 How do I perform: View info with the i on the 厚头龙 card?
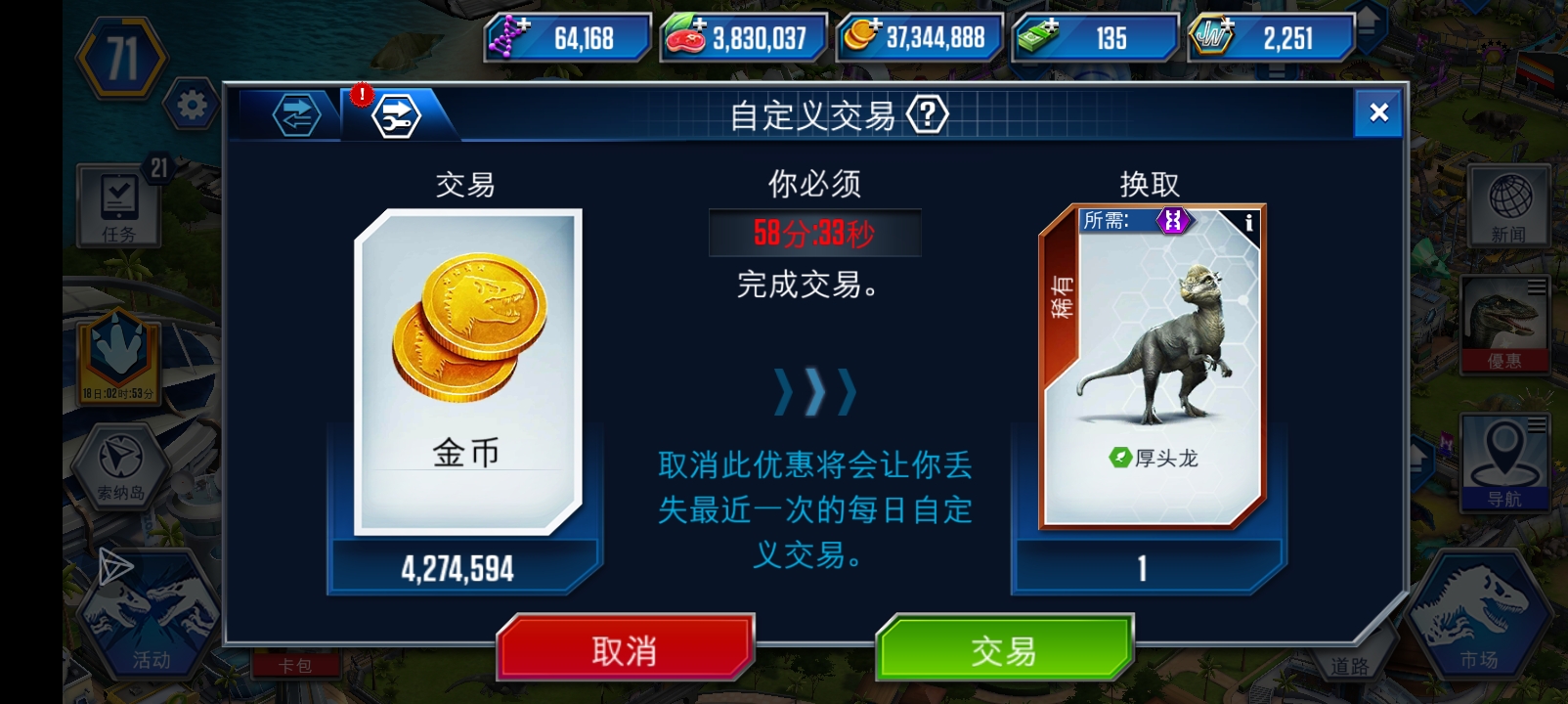tap(1250, 223)
